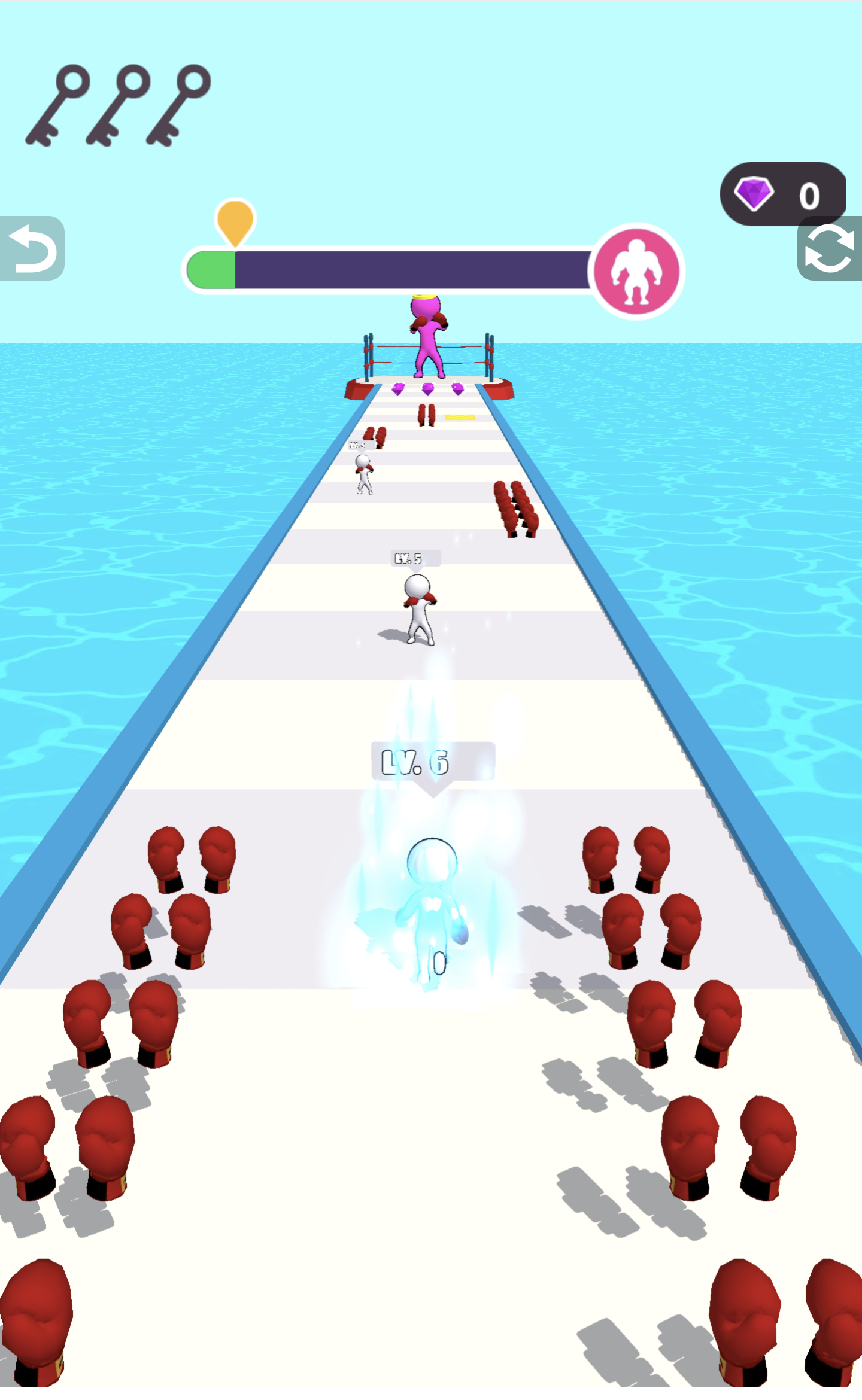Click the yellow pad on the track
Screen dimensions: 862x1400
460,416
